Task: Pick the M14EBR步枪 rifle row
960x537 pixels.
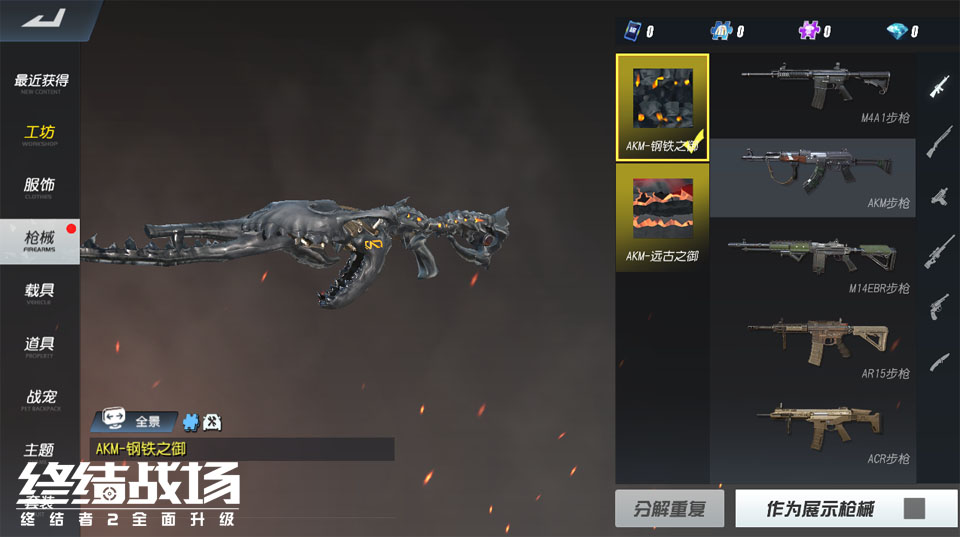Action: (x=812, y=263)
